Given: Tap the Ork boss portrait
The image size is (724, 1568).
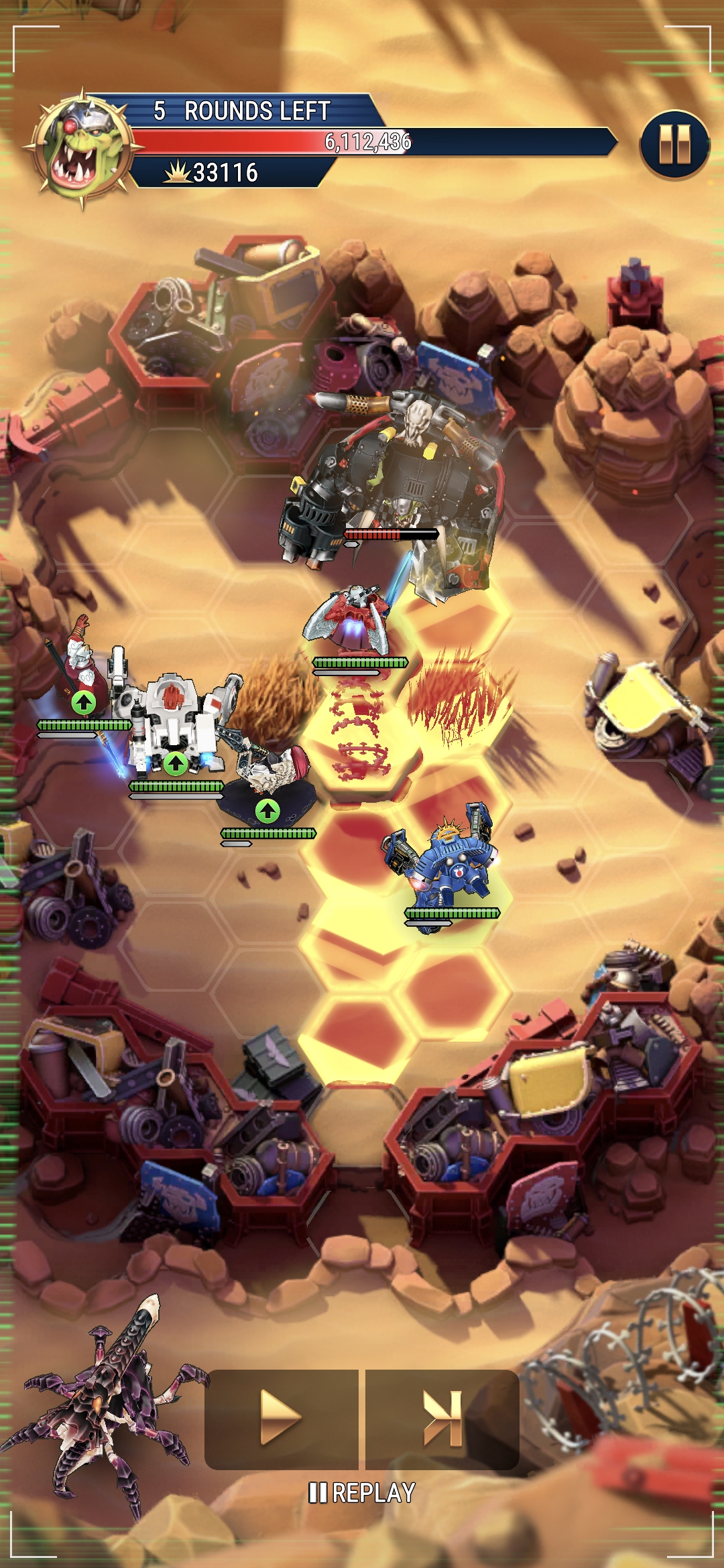Looking at the screenshot, I should tap(83, 149).
